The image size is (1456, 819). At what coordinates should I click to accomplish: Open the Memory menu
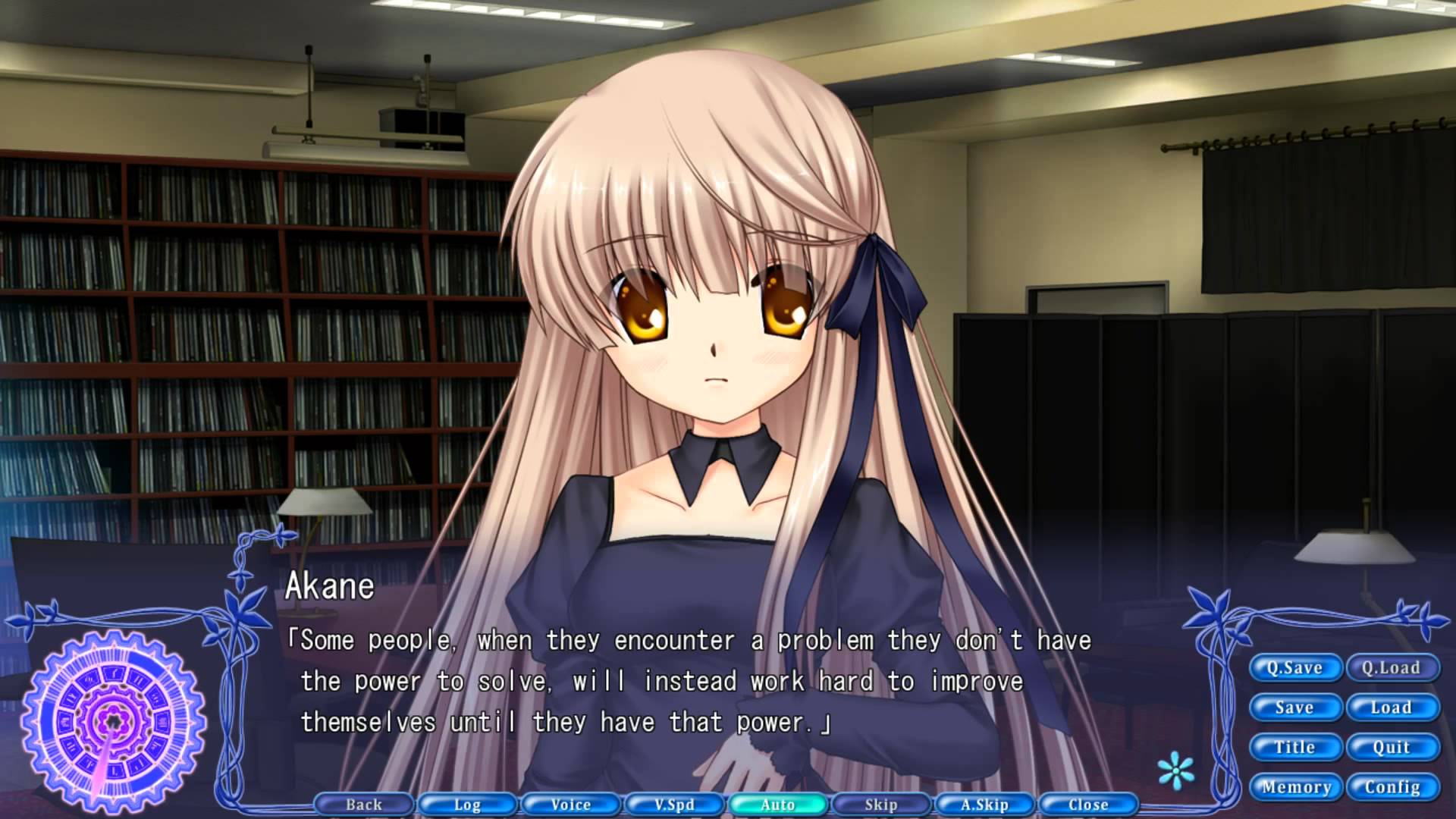[1296, 787]
